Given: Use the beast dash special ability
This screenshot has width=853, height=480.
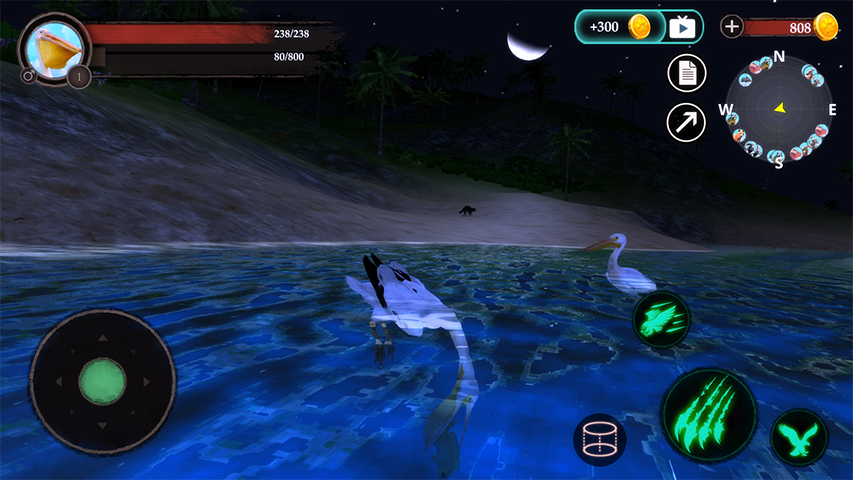Looking at the screenshot, I should [661, 319].
